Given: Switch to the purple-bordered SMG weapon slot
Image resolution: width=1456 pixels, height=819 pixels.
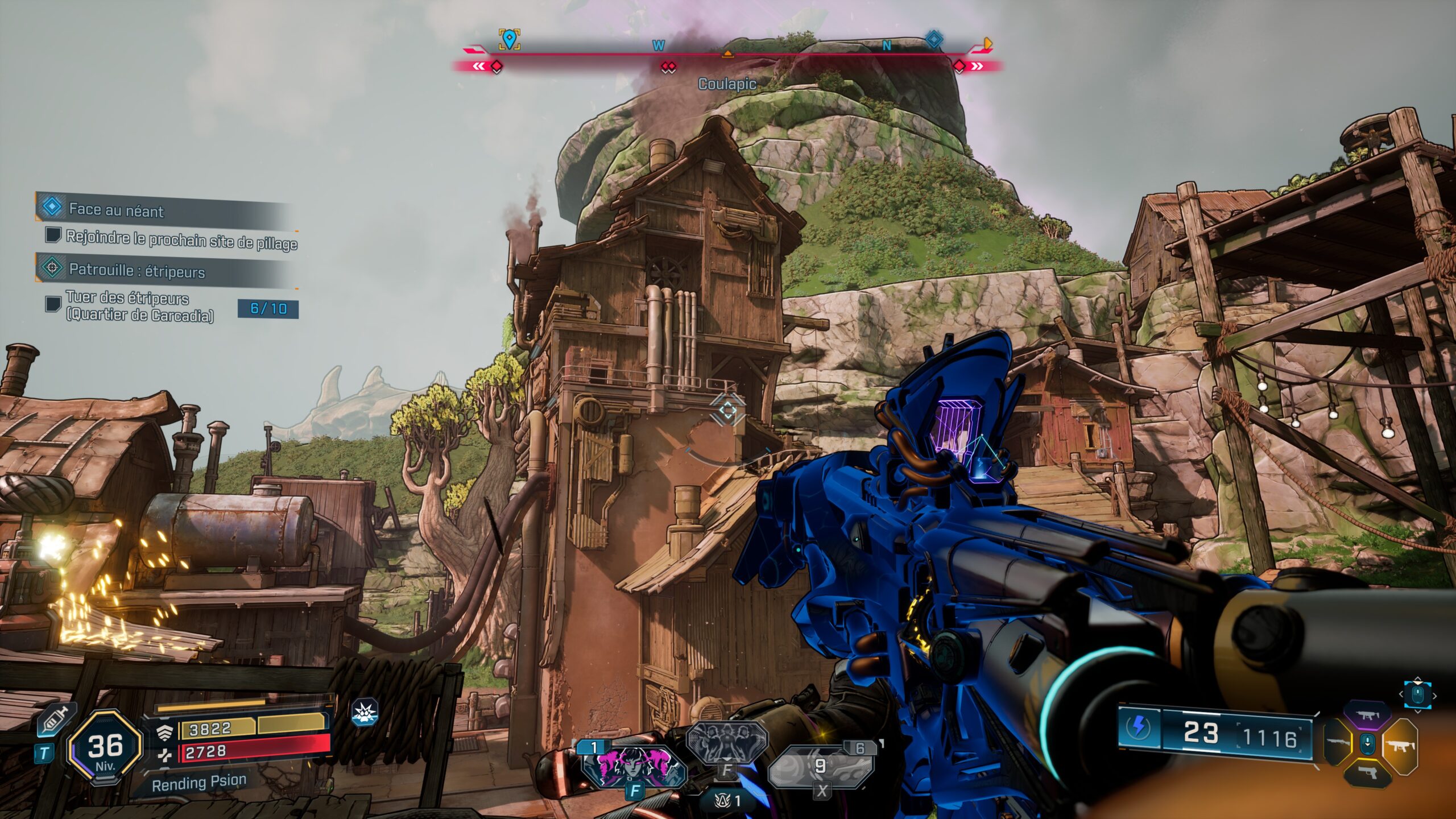Looking at the screenshot, I should pos(1367,716).
